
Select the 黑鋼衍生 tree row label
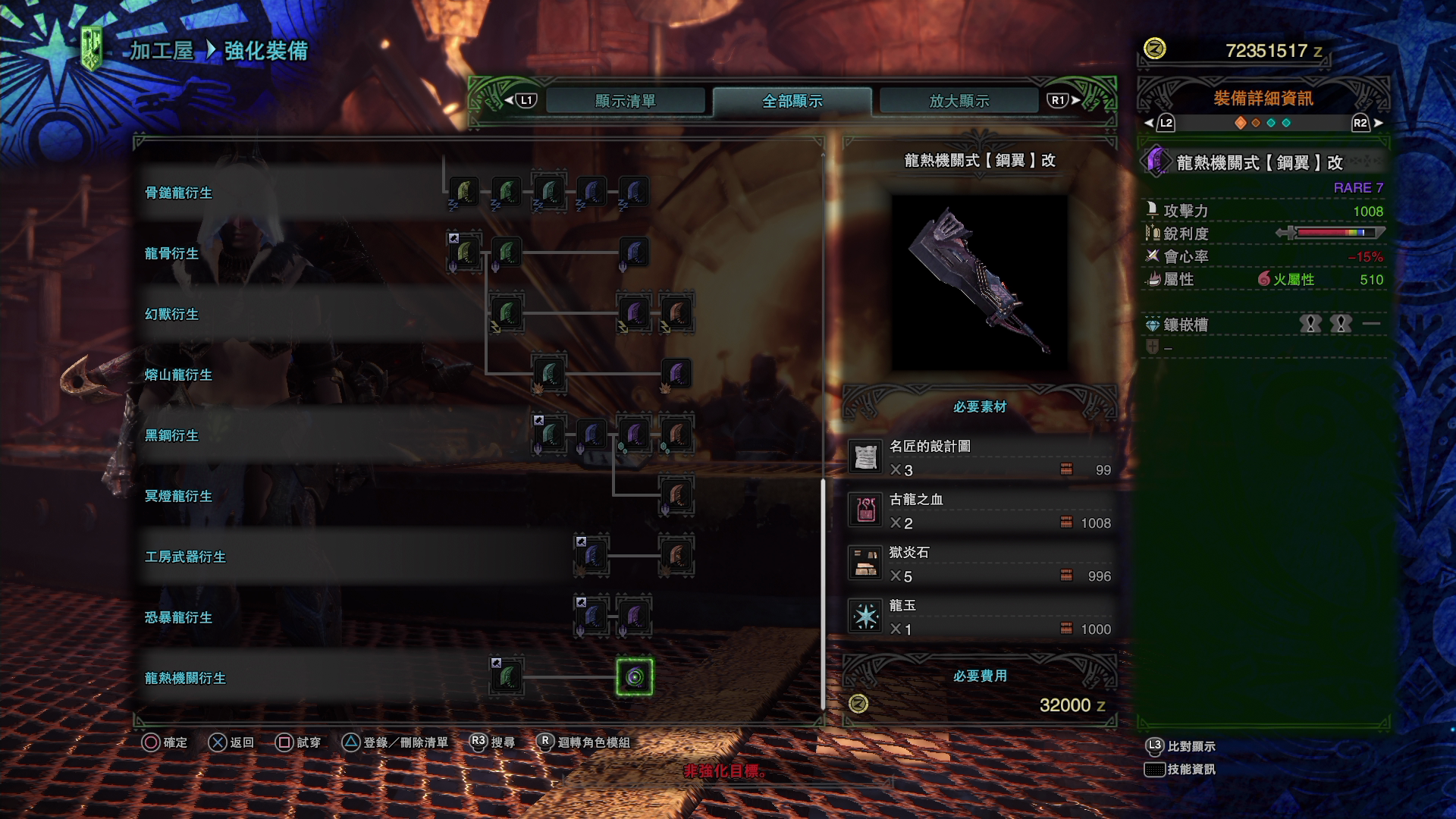tap(171, 435)
